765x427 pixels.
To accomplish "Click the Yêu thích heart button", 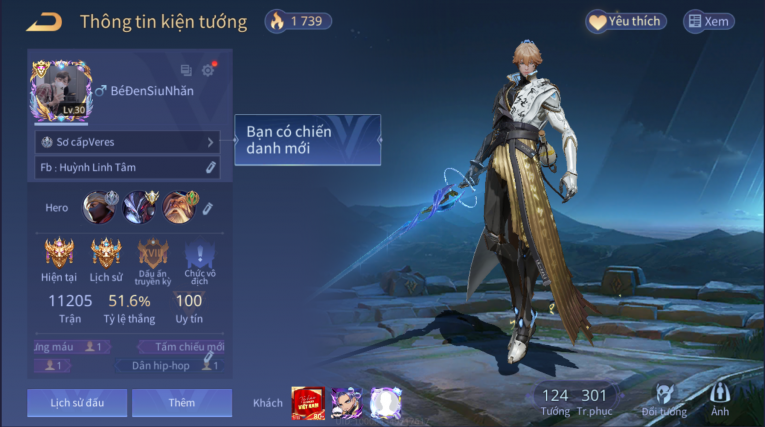I will tap(626, 21).
